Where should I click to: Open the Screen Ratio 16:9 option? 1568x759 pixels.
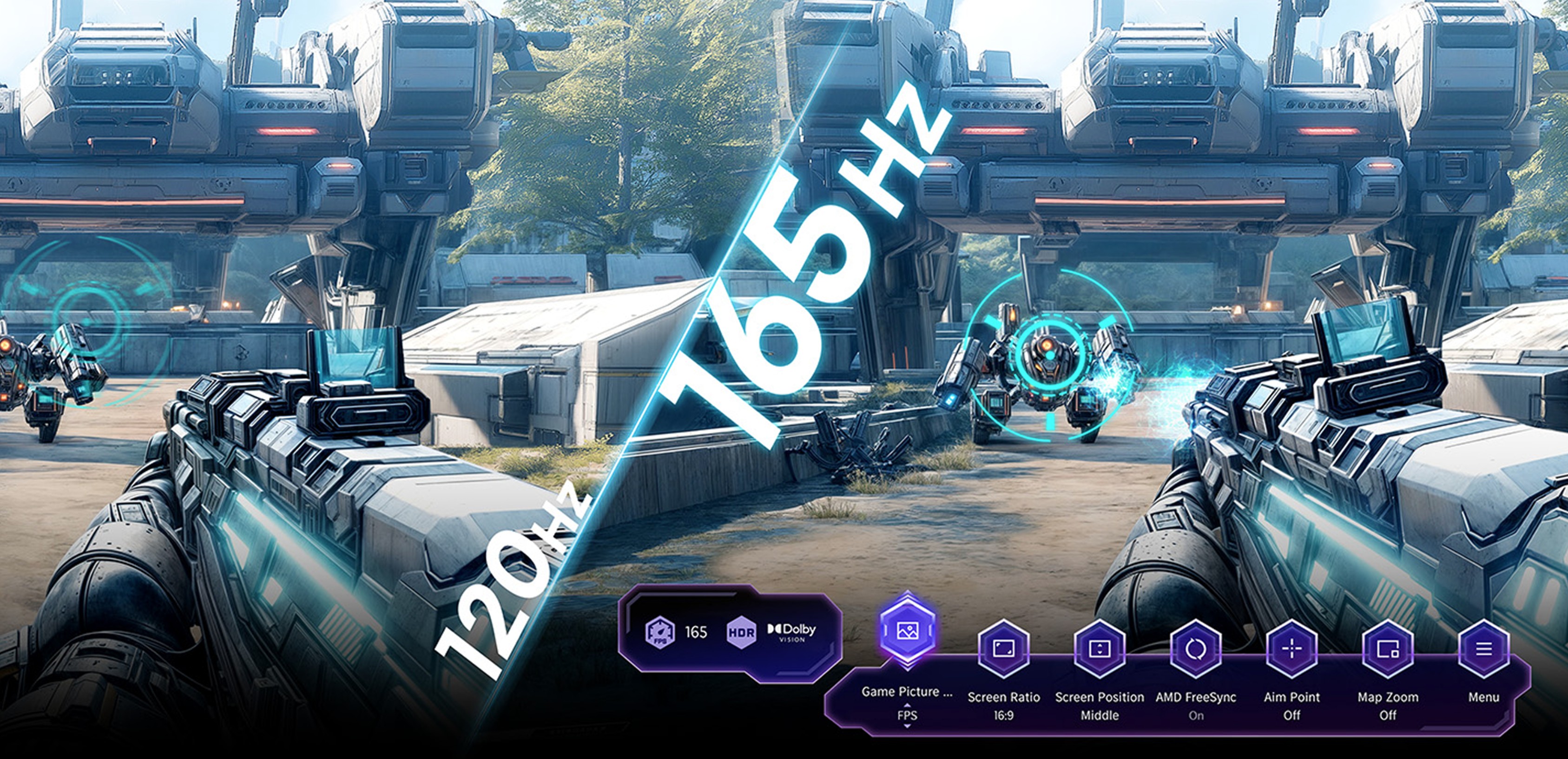[1003, 649]
